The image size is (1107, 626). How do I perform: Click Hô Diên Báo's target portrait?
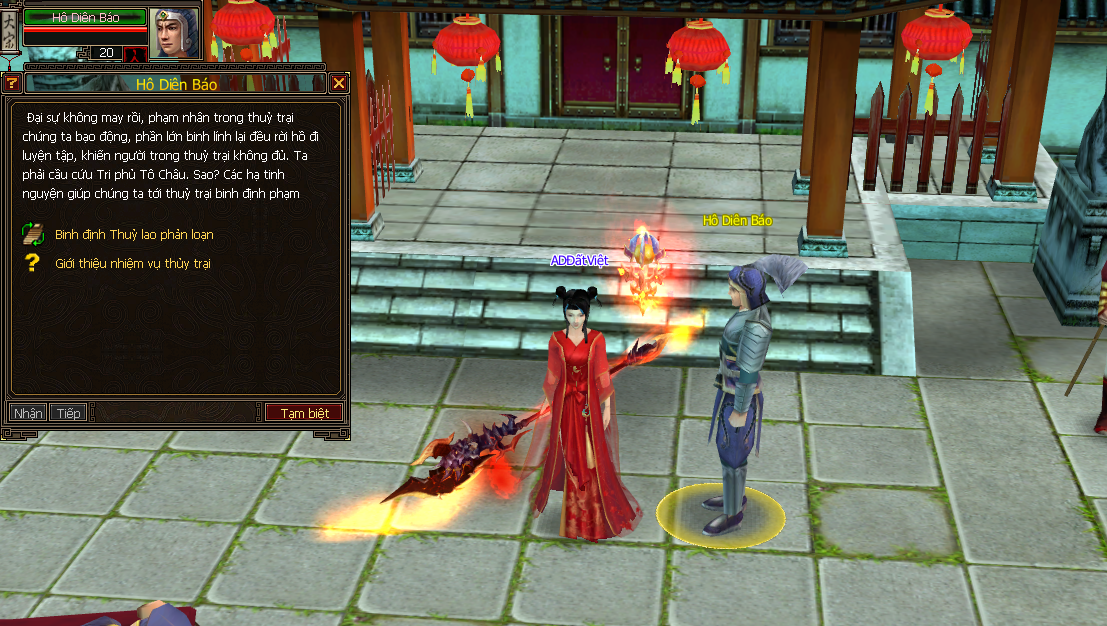pyautogui.click(x=174, y=33)
